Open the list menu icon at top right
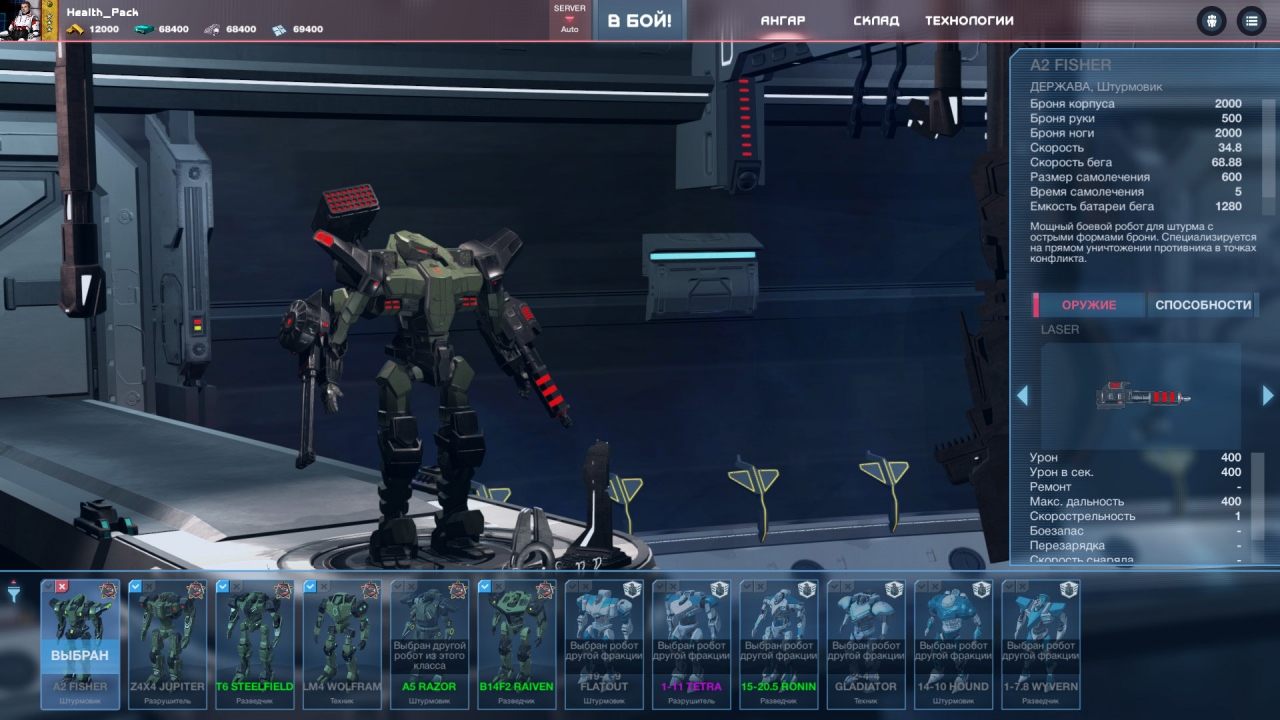Screen dimensions: 1280x720 pyautogui.click(x=1250, y=21)
